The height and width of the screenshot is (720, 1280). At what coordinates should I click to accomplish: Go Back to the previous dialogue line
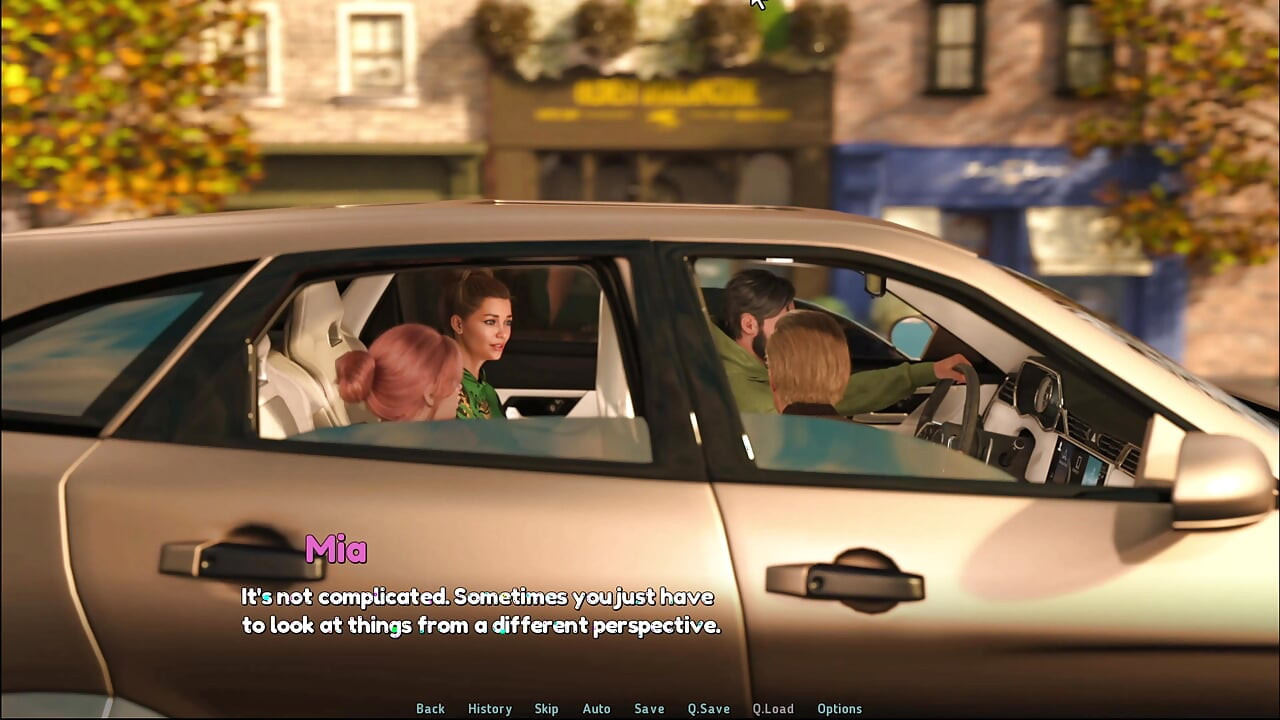click(x=430, y=708)
